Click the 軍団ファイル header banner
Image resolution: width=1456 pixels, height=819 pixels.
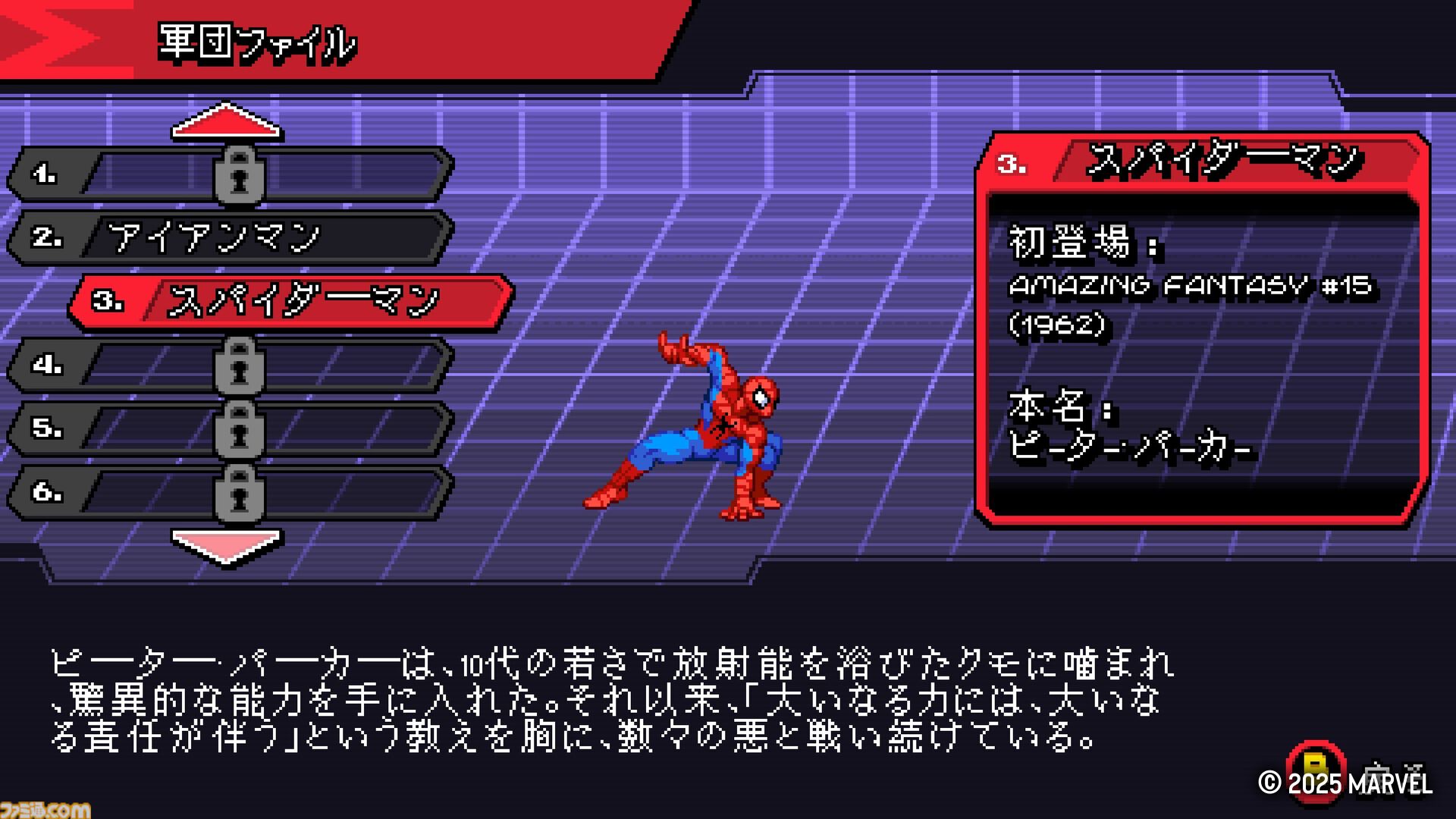tap(254, 42)
